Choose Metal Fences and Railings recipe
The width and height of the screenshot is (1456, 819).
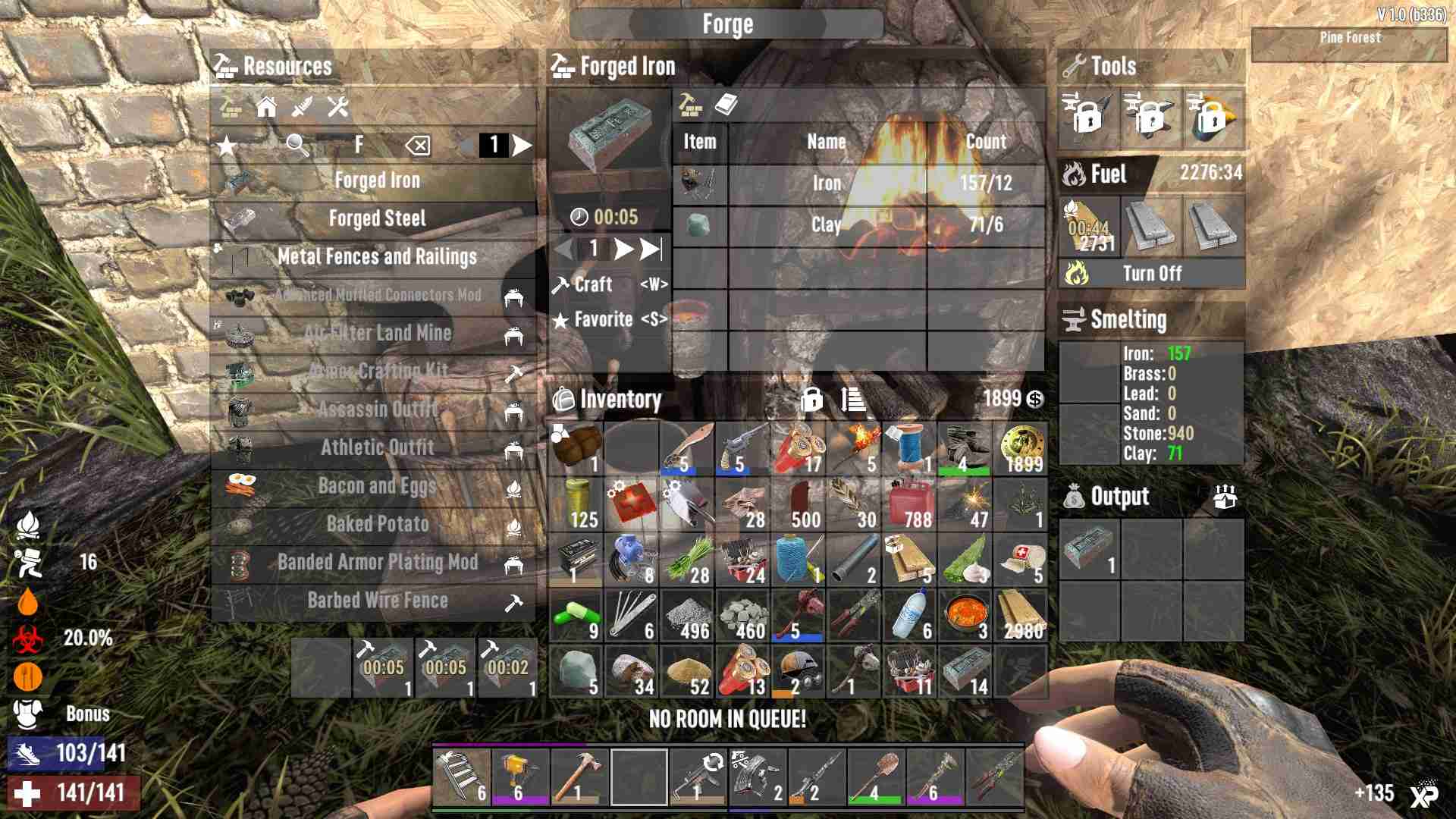[x=377, y=257]
